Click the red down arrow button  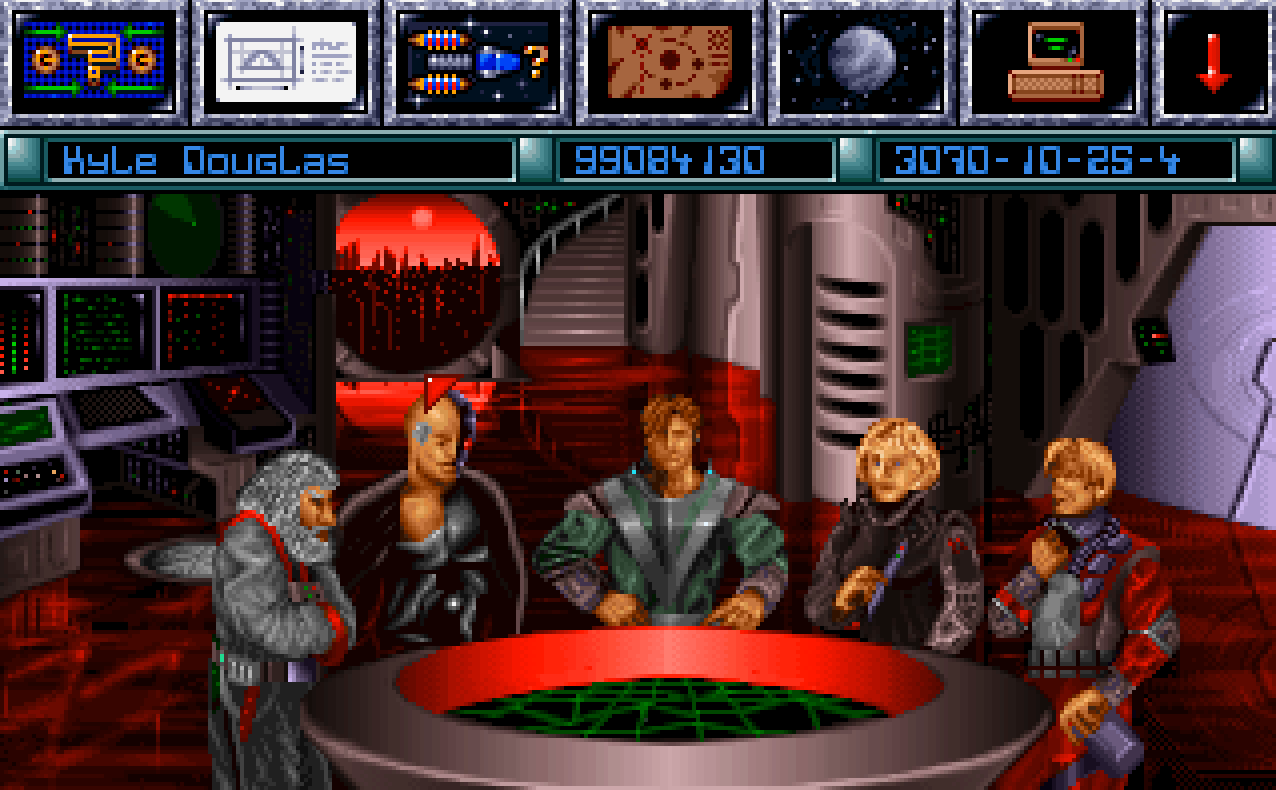(1214, 60)
